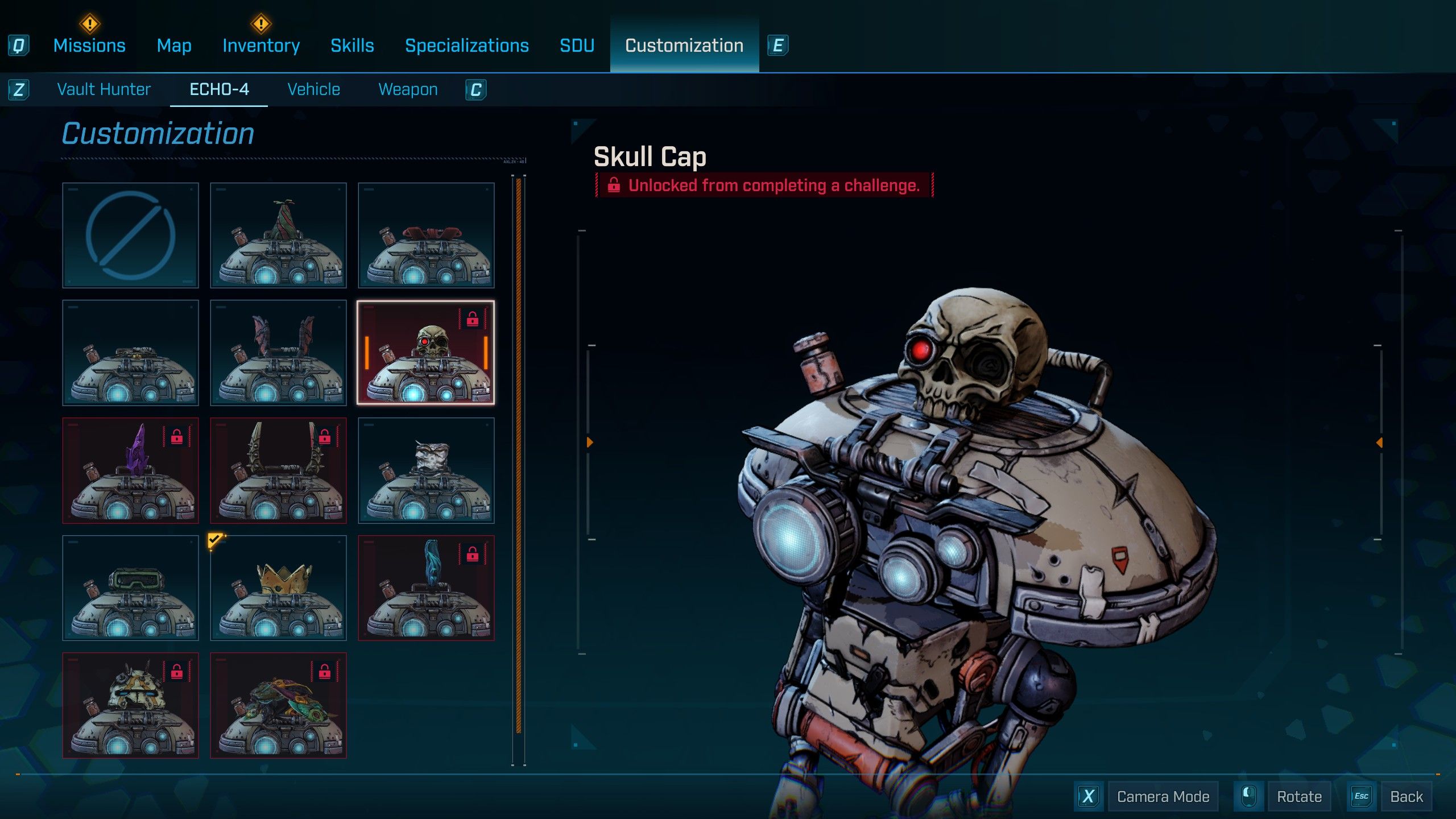Pick the locked curved horns attachment tile
Screen dimensions: 1456x819
point(279,470)
